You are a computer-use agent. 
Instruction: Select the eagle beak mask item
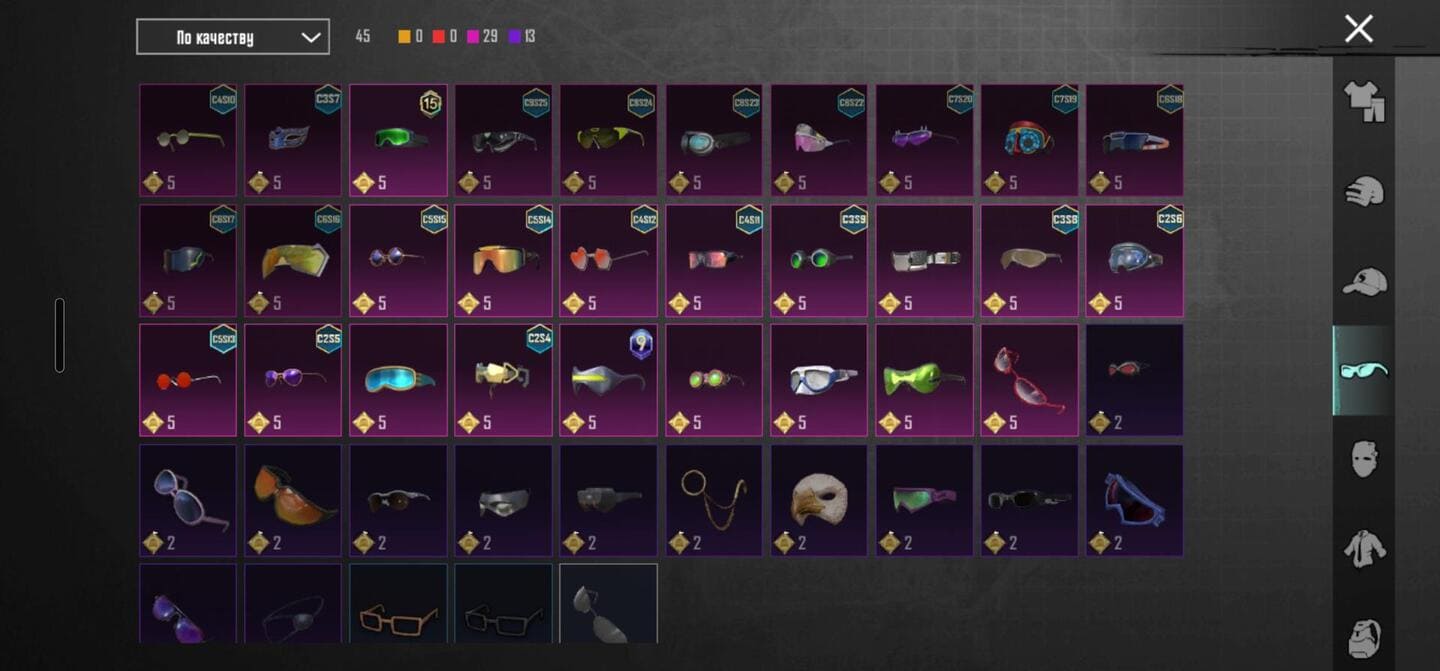pyautogui.click(x=819, y=500)
